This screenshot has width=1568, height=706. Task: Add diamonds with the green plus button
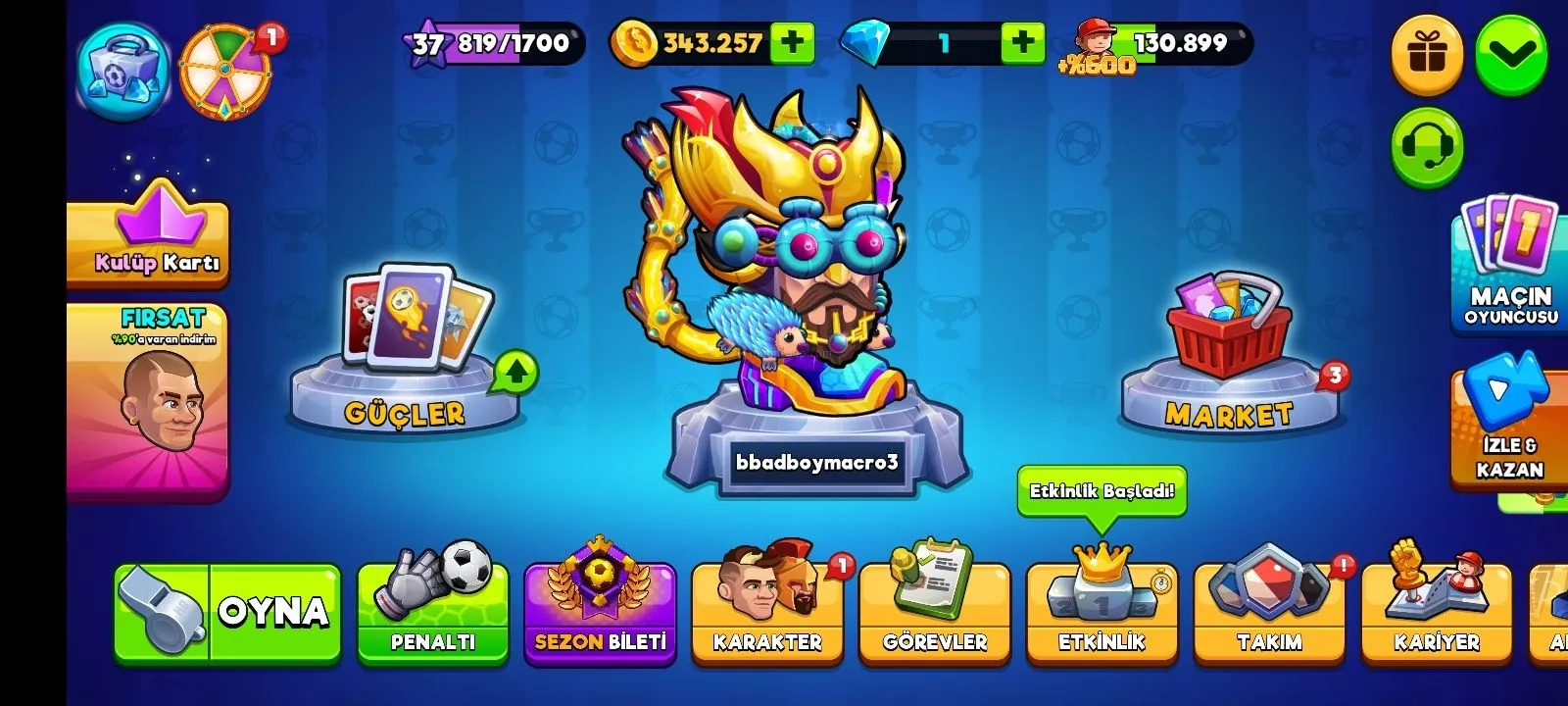(x=1022, y=42)
